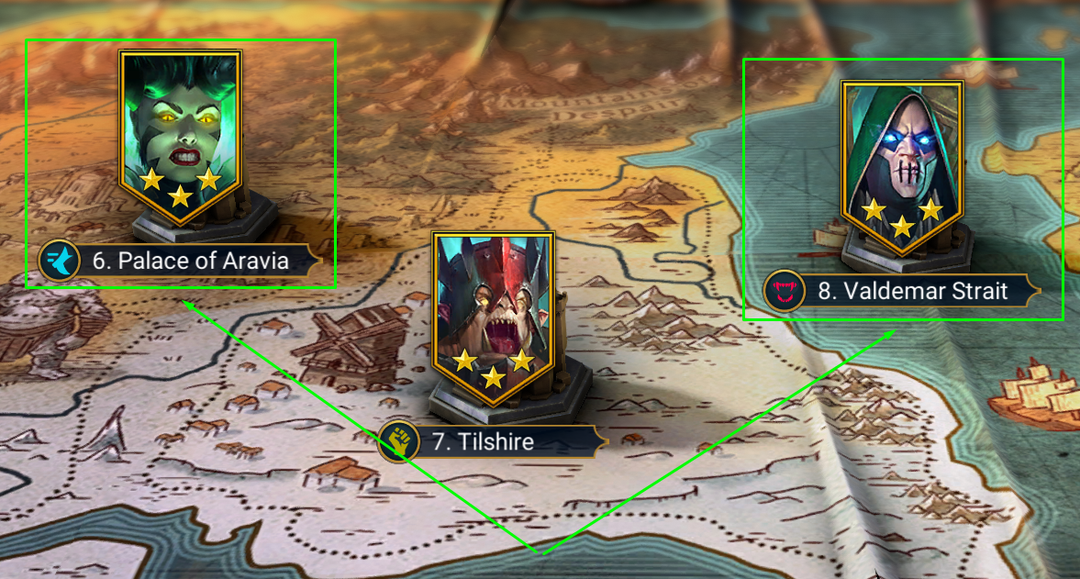Click the green-haired boss portrait banner
Screen dimensions: 1080x579
coord(180,128)
